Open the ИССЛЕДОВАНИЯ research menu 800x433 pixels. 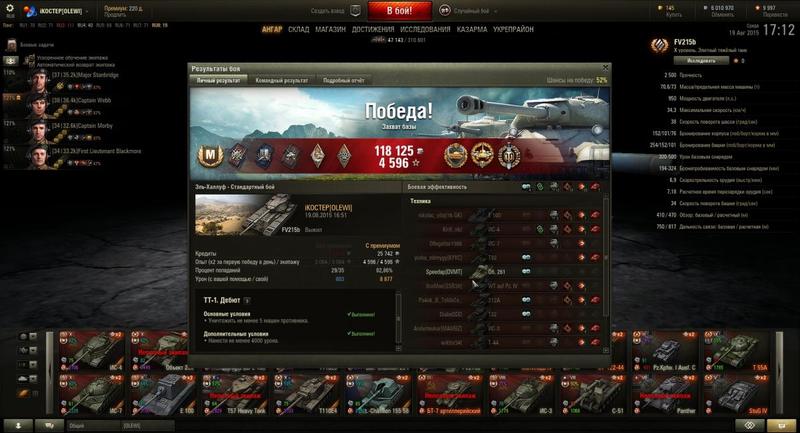[x=424, y=30]
